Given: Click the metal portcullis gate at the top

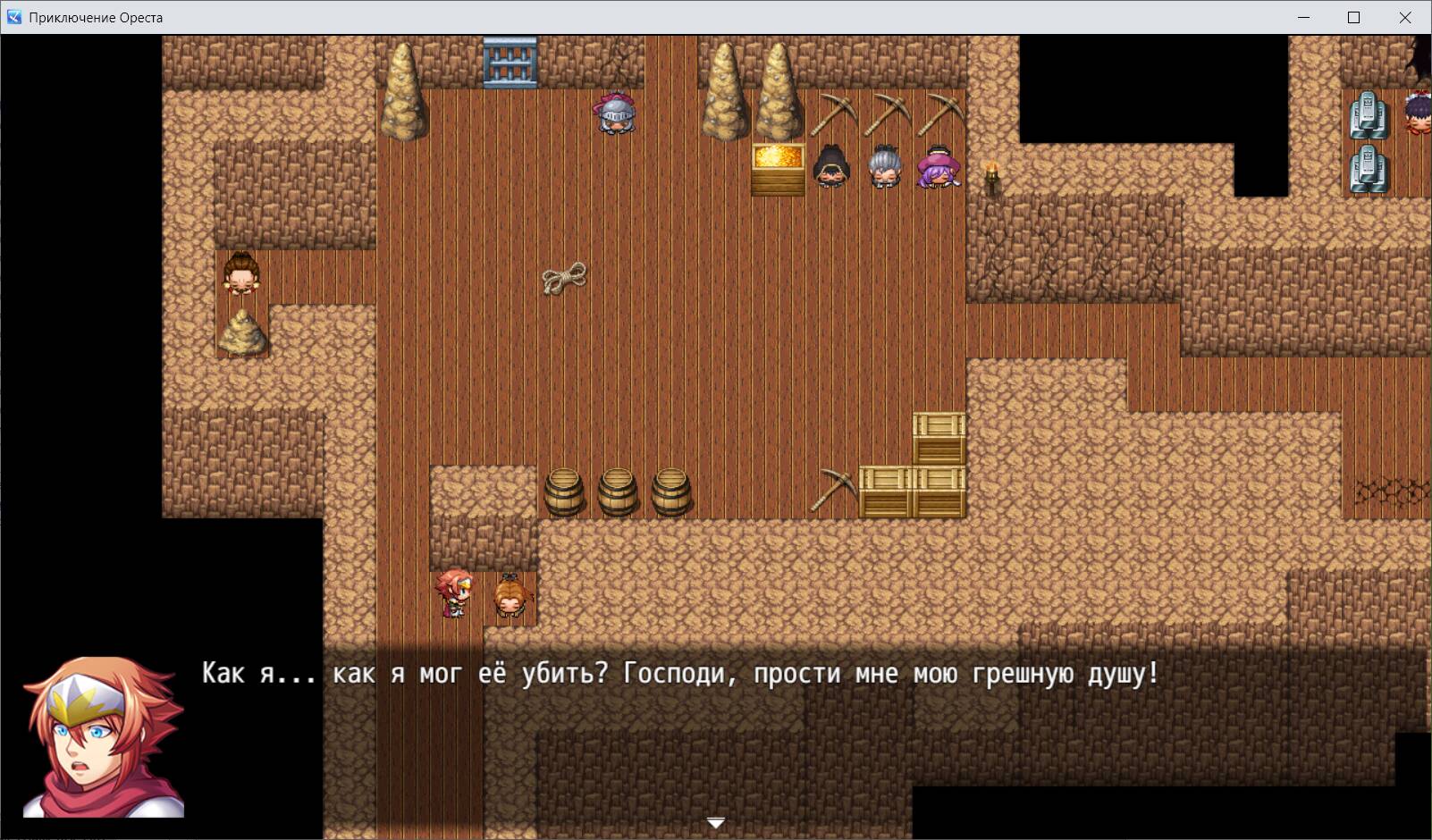Looking at the screenshot, I should [509, 61].
